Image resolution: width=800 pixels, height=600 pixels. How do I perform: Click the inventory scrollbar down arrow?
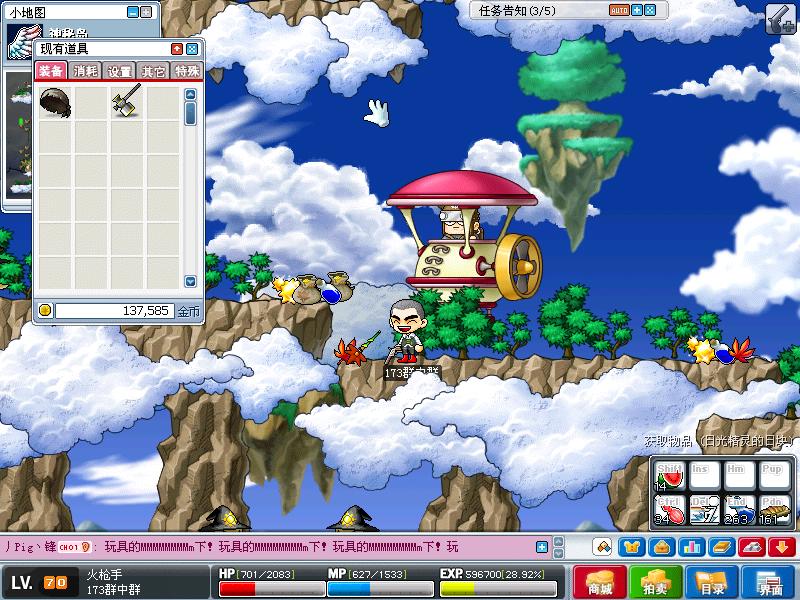[x=190, y=282]
